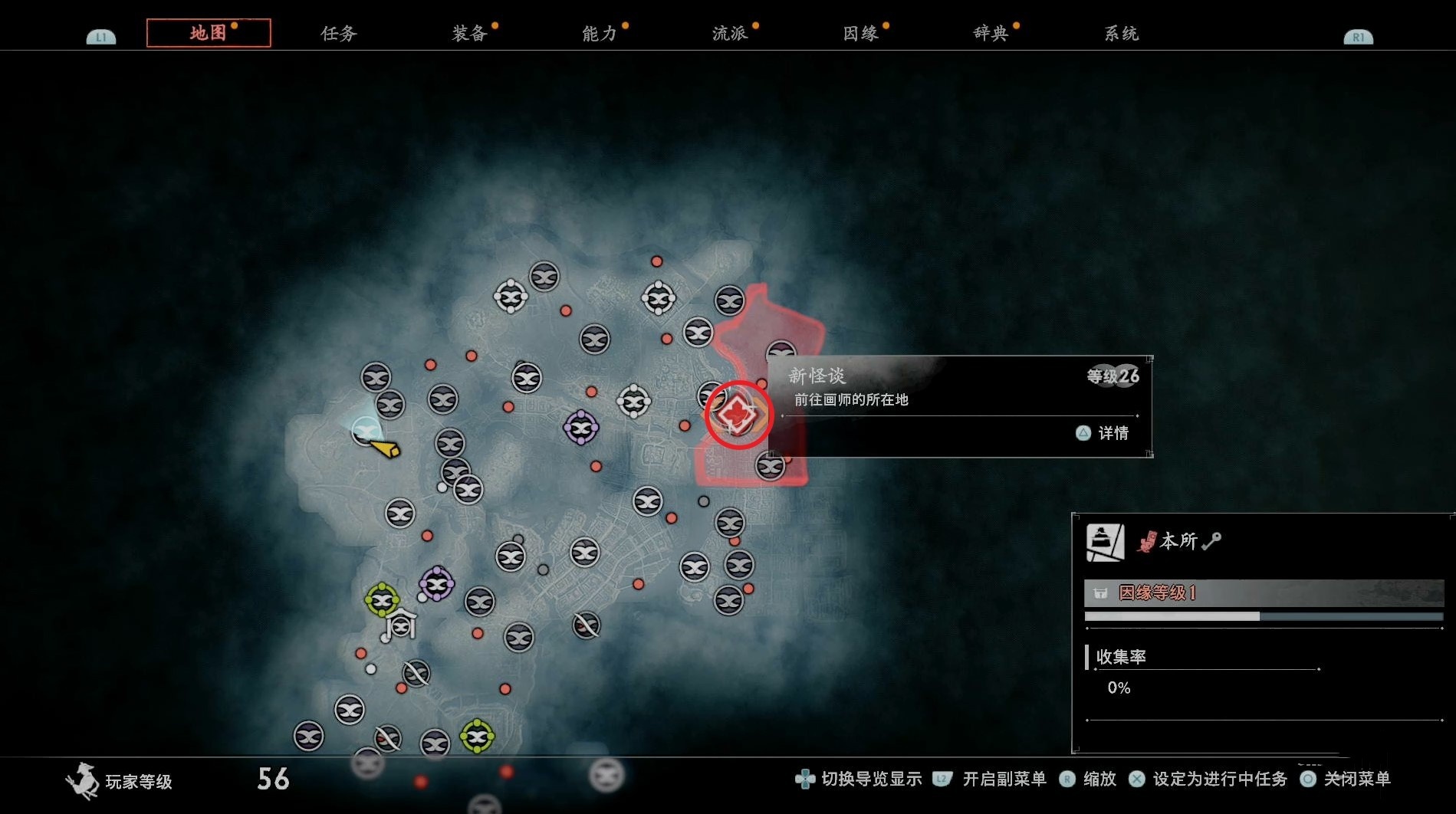Click the red diamond quest marker
This screenshot has height=814, width=1456.
[738, 415]
